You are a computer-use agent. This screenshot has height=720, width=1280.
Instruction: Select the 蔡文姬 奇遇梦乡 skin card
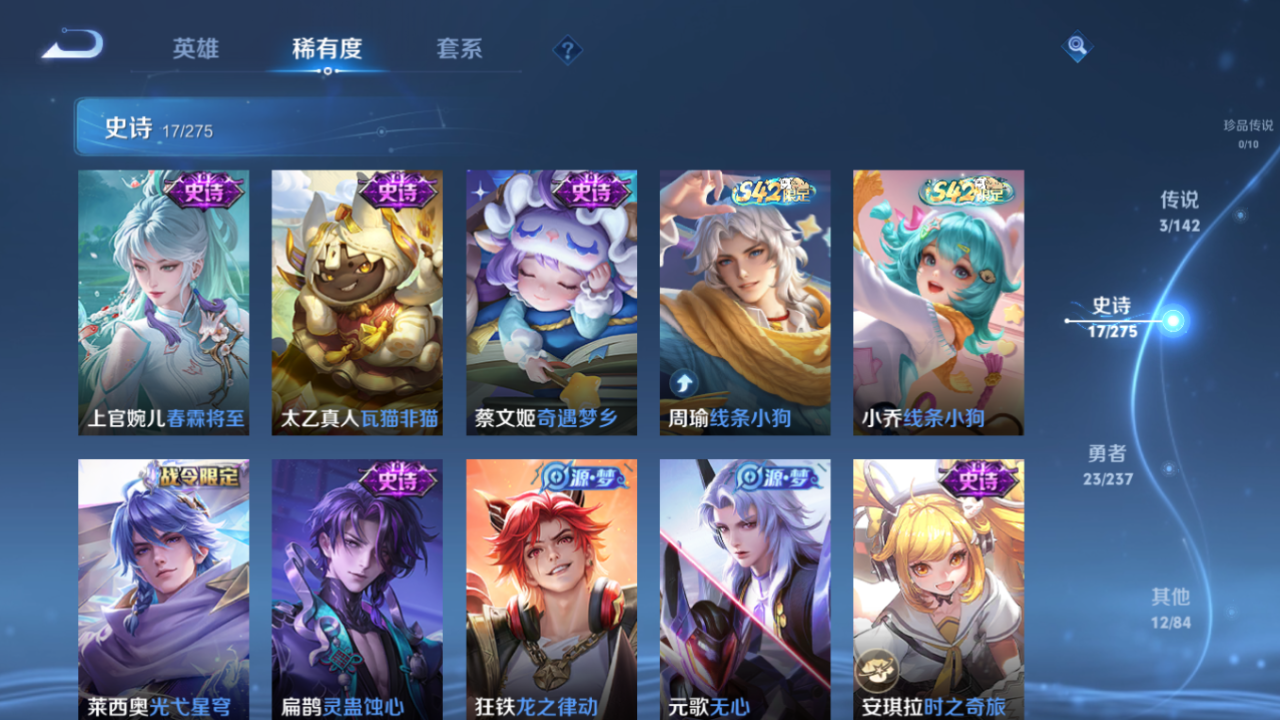click(550, 300)
